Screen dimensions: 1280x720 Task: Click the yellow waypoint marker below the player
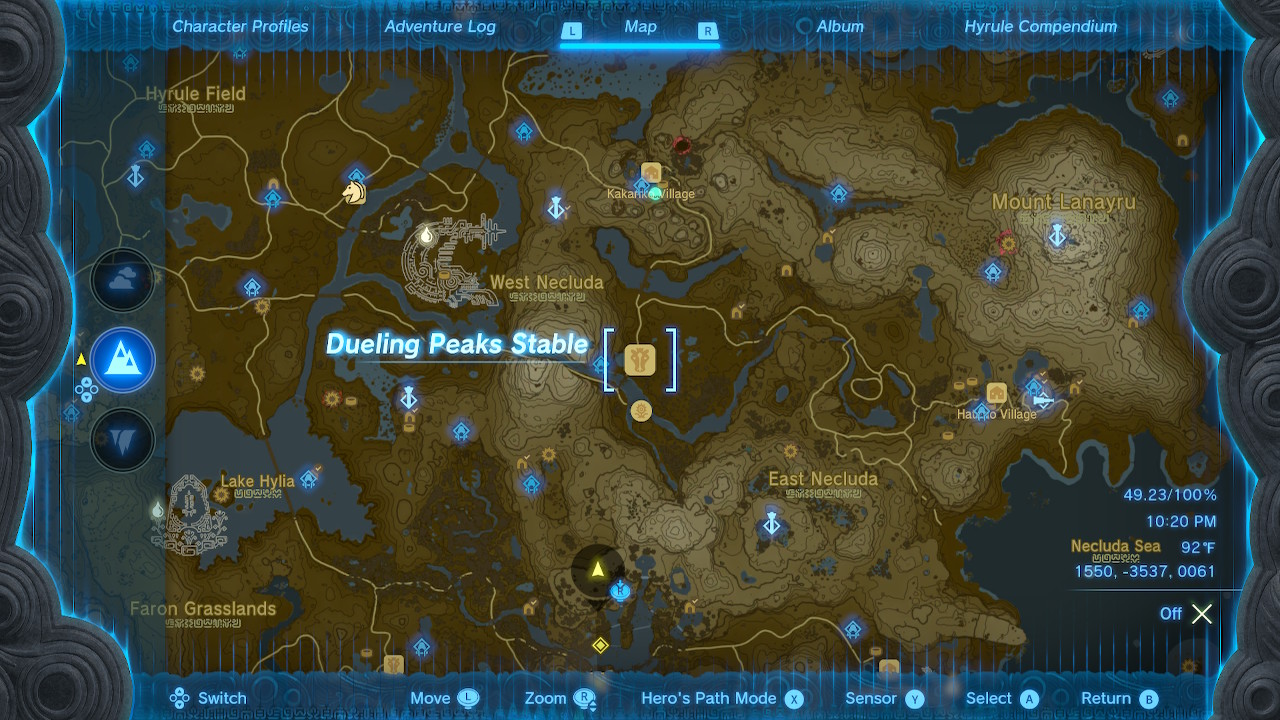[x=601, y=645]
